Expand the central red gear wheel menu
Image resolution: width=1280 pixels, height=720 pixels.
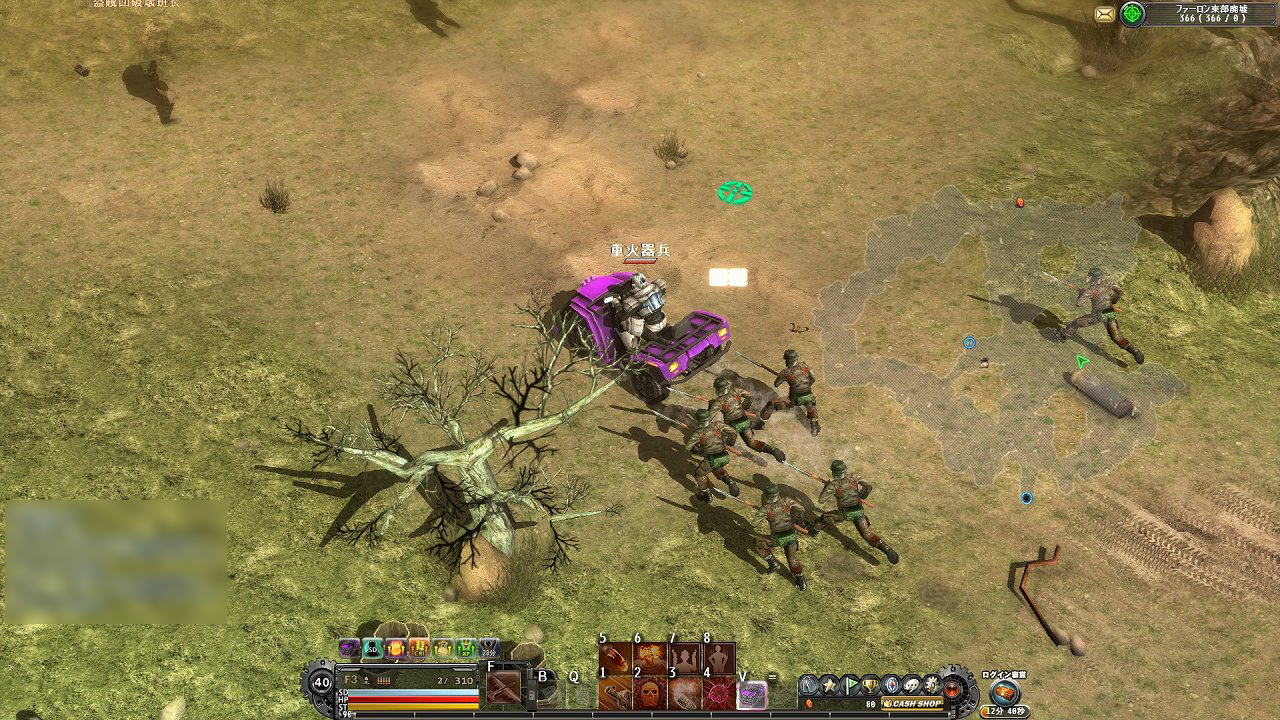pos(952,690)
